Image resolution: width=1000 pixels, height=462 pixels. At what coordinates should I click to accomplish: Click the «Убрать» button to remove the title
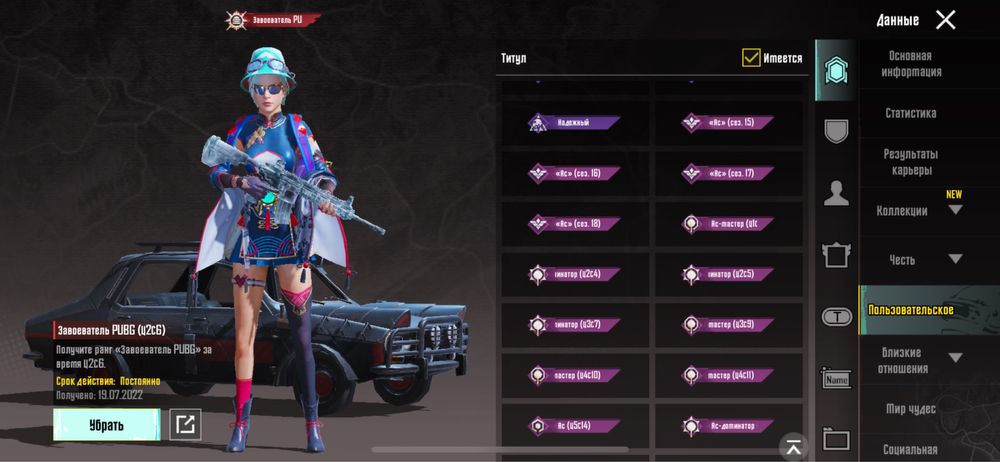pos(106,425)
